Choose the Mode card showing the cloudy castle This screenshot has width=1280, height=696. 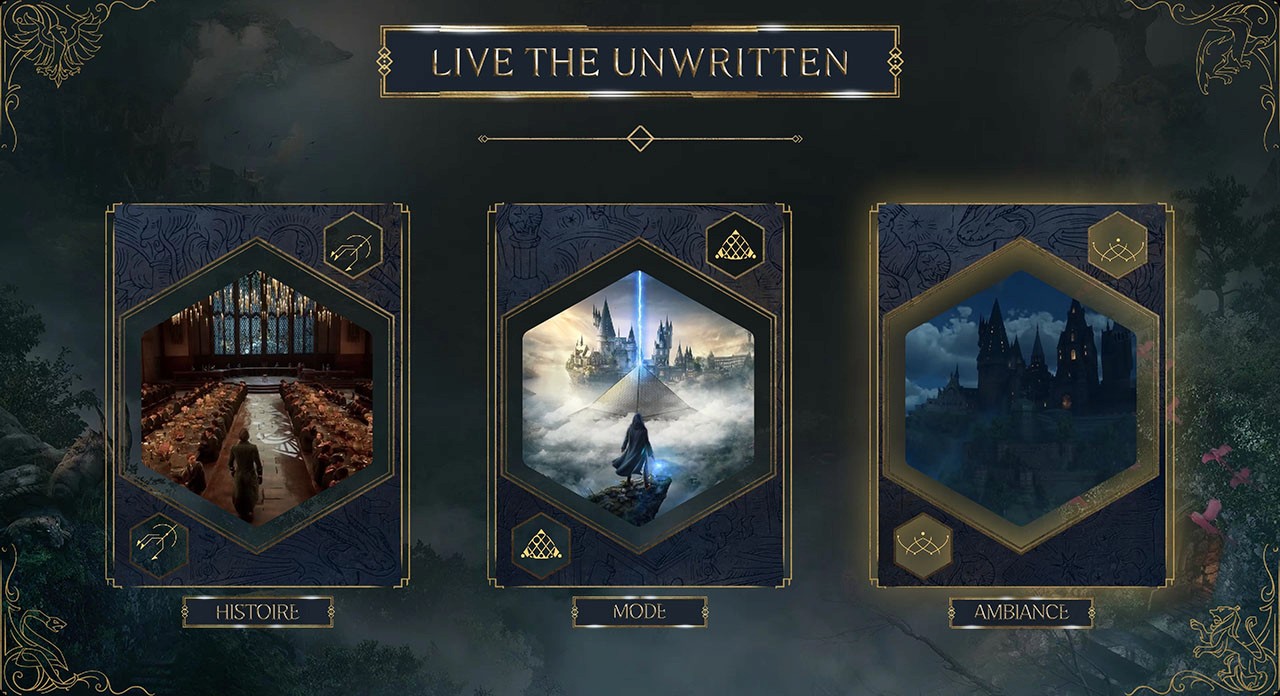click(x=639, y=396)
